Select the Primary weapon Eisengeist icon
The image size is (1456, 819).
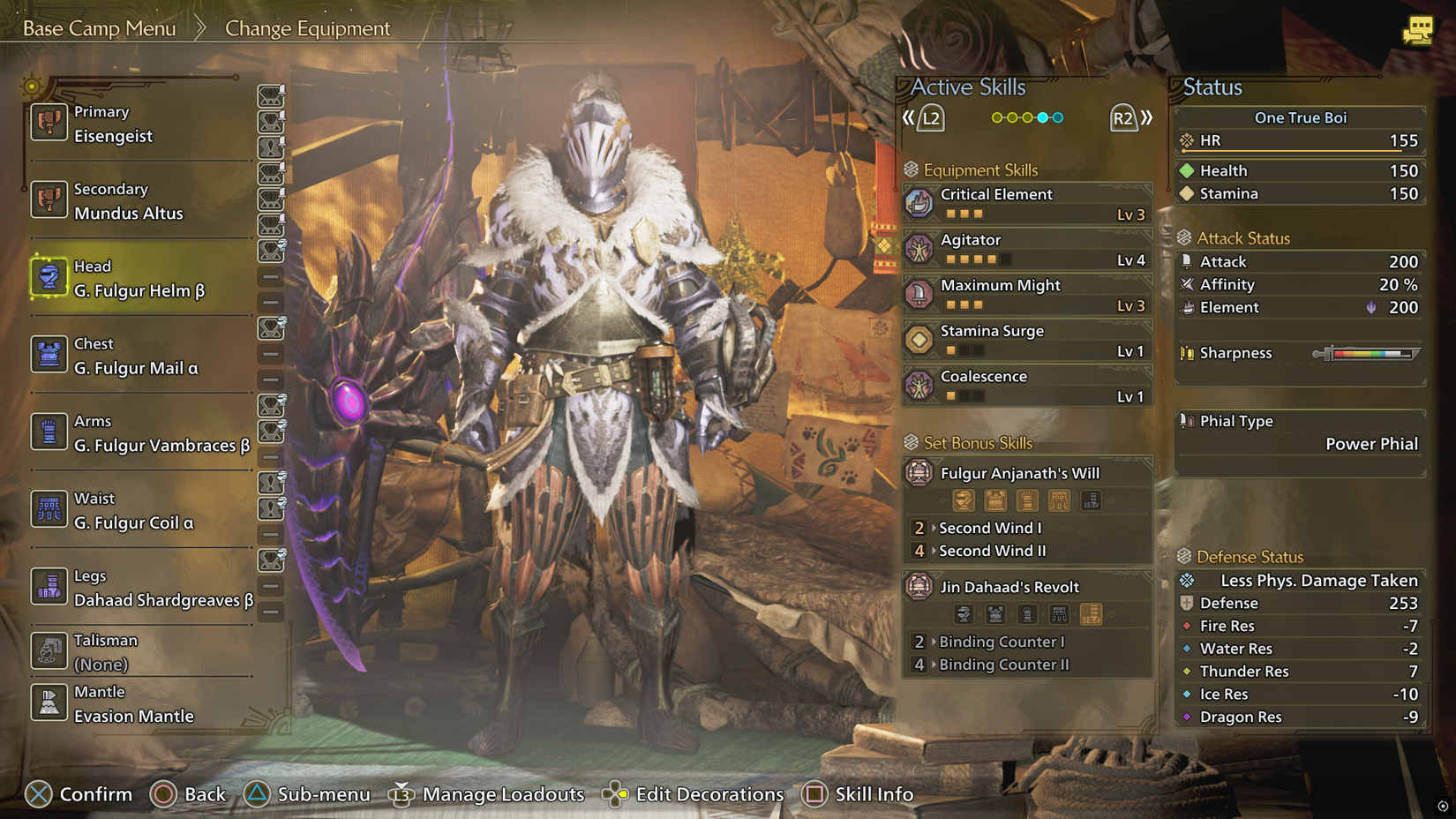point(49,122)
